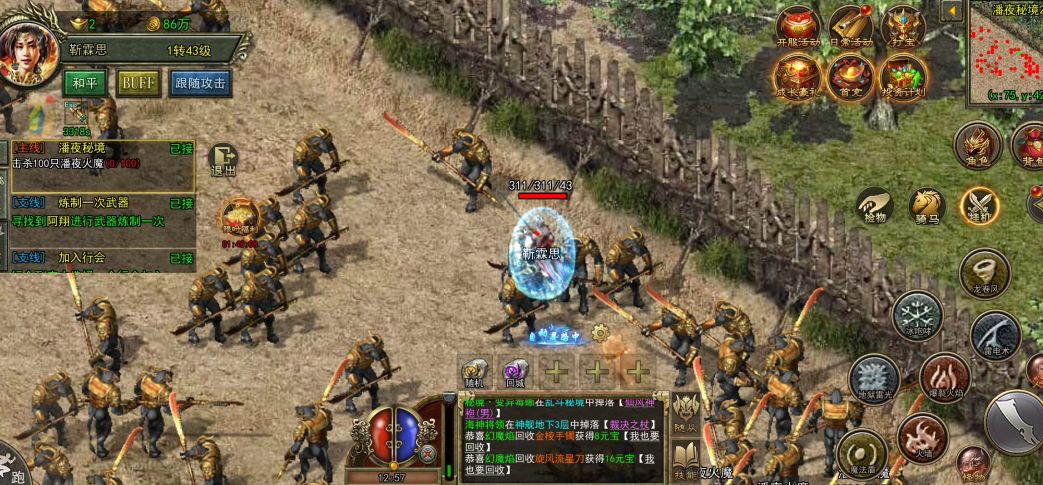1043x485 pixels.
Task: Open the 角色 character sheet
Action: (978, 145)
